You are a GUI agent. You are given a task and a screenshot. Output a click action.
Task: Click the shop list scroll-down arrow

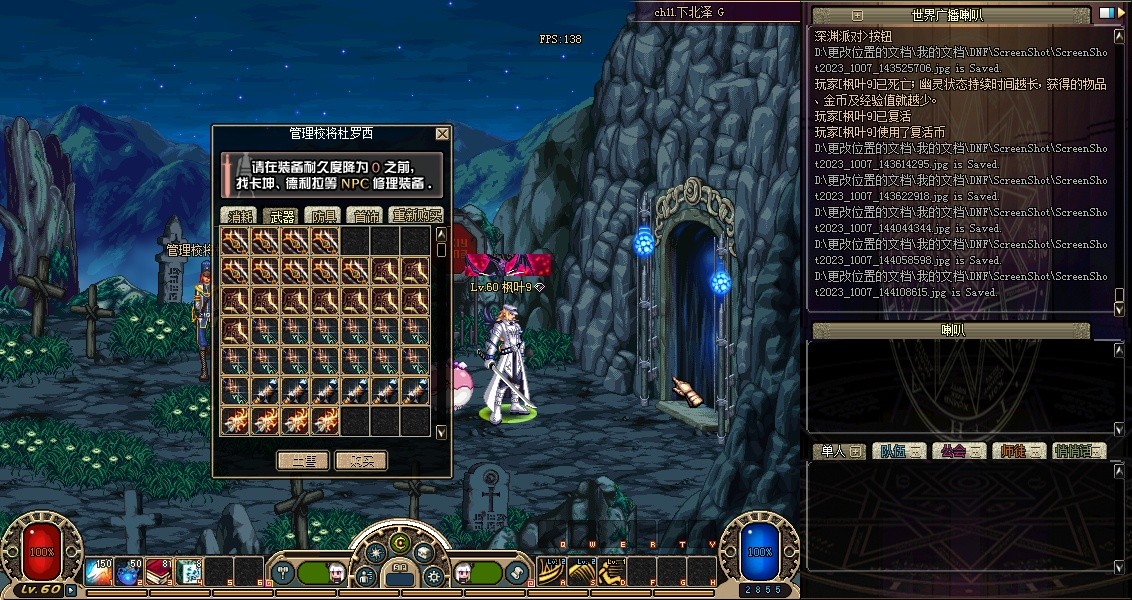click(x=442, y=432)
